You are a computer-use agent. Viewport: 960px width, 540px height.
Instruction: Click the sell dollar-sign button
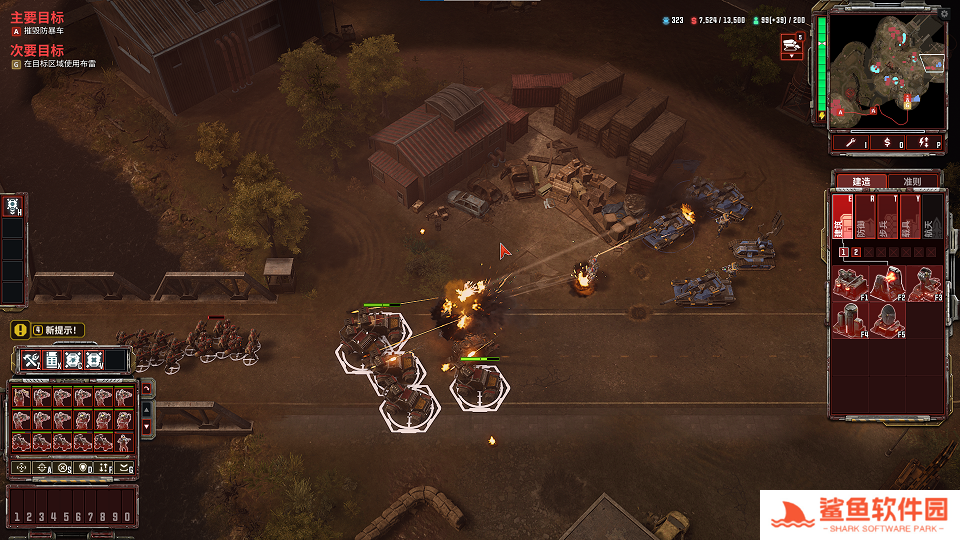(888, 143)
